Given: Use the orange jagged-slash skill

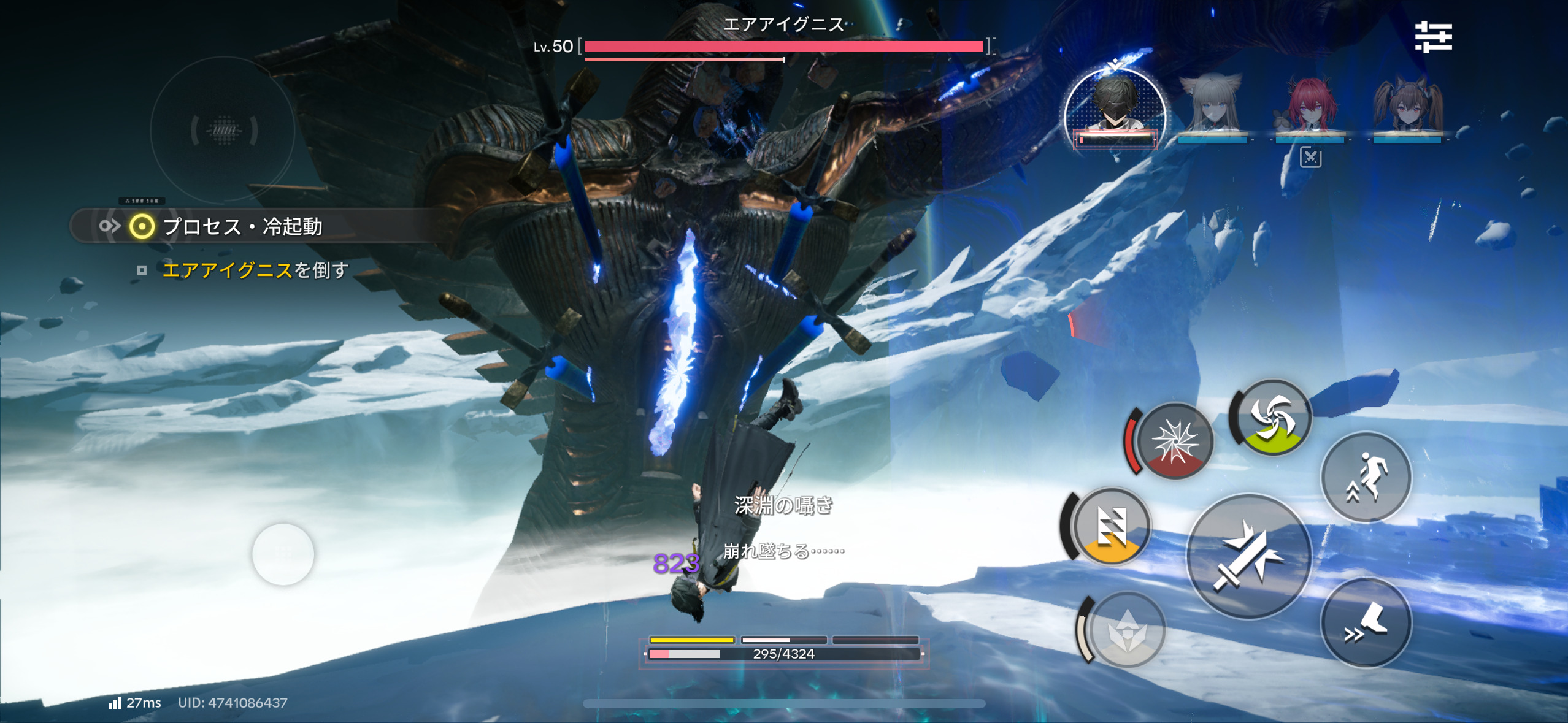Looking at the screenshot, I should coord(1110,526).
